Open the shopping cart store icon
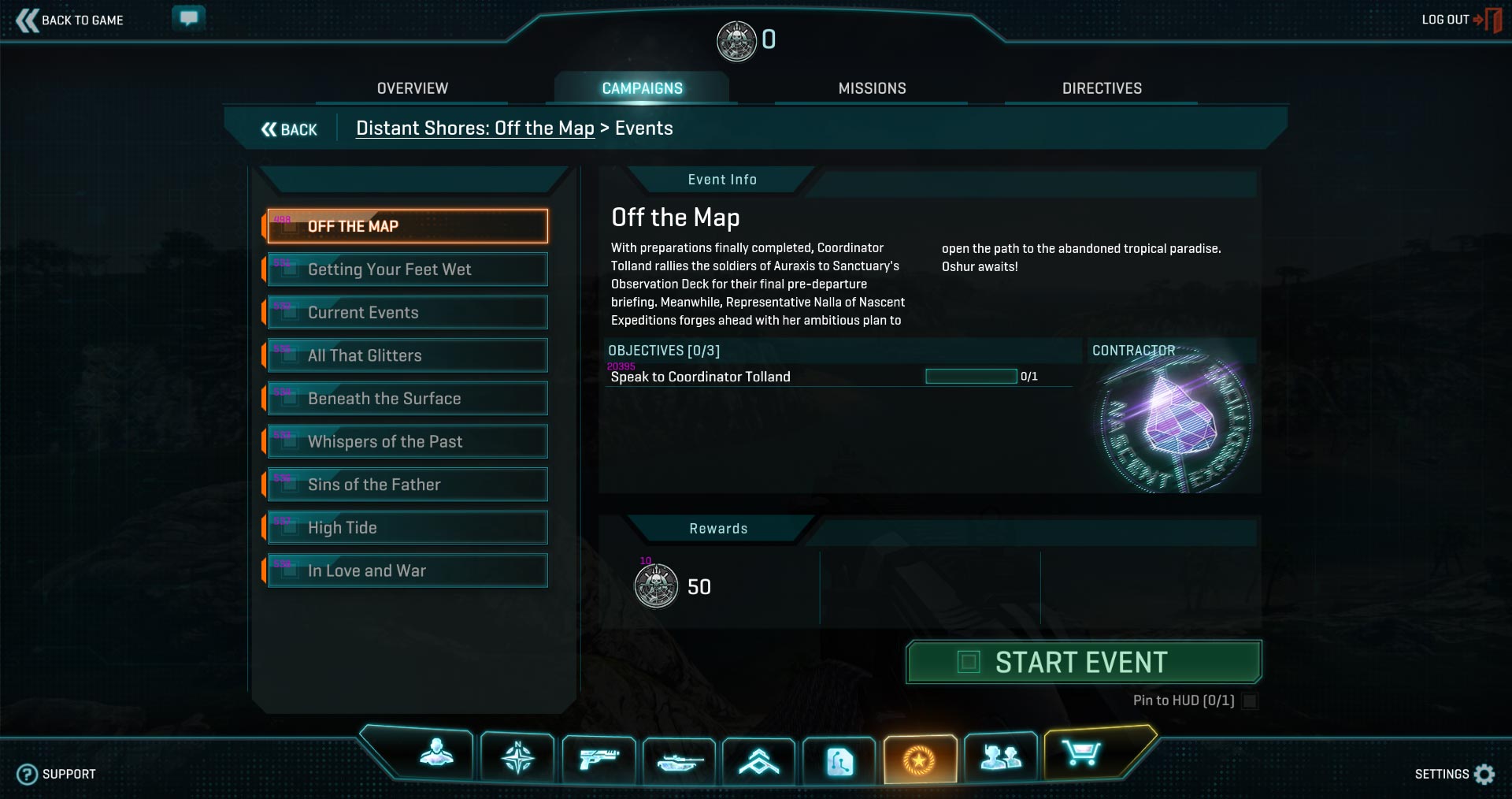1512x799 pixels. [1080, 755]
